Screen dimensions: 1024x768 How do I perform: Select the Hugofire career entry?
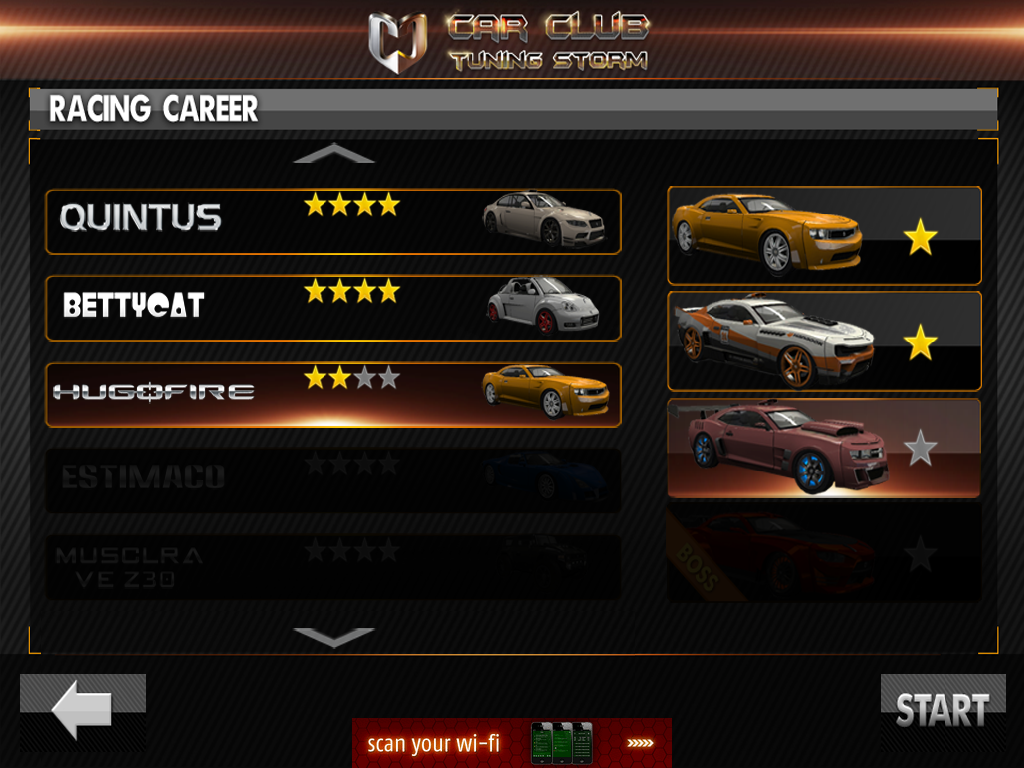click(333, 395)
